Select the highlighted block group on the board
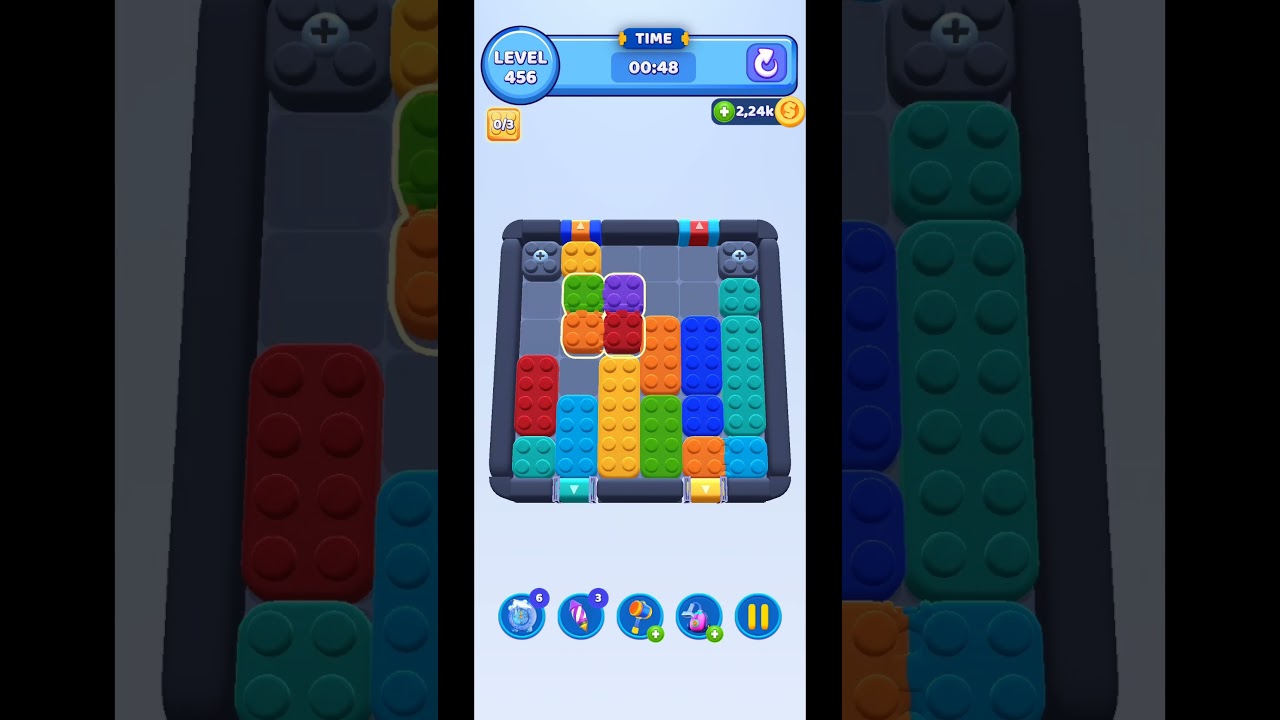The width and height of the screenshot is (1280, 720). point(603,315)
